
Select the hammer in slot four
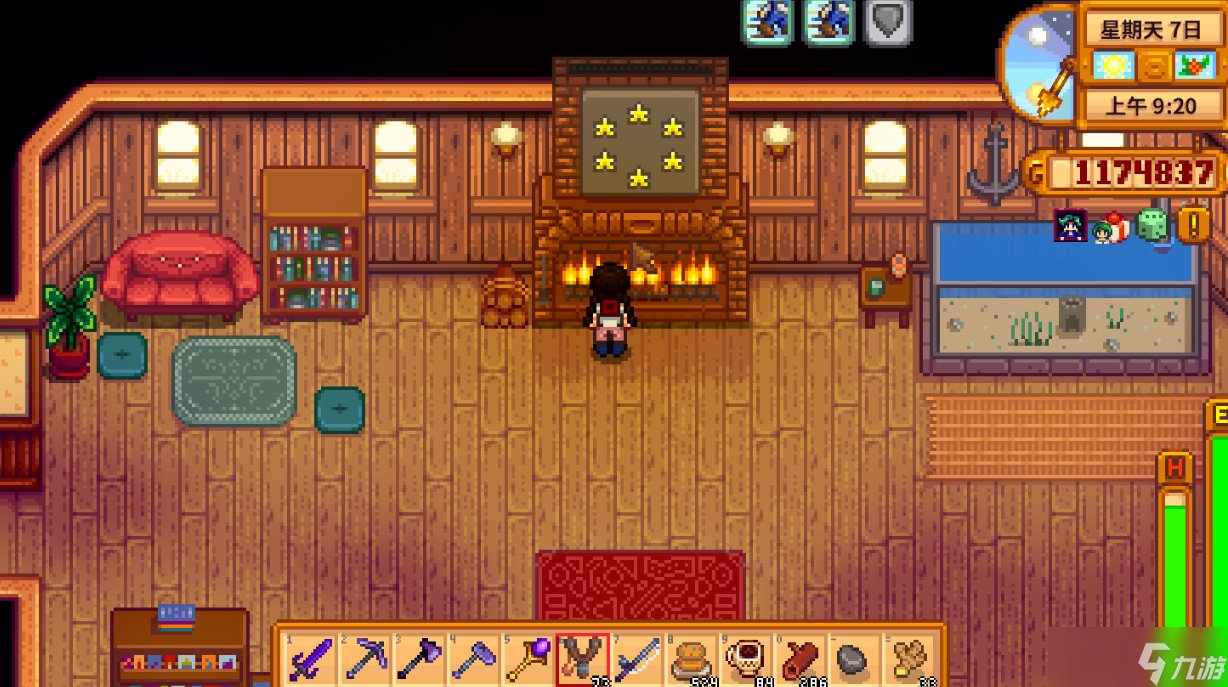point(472,659)
